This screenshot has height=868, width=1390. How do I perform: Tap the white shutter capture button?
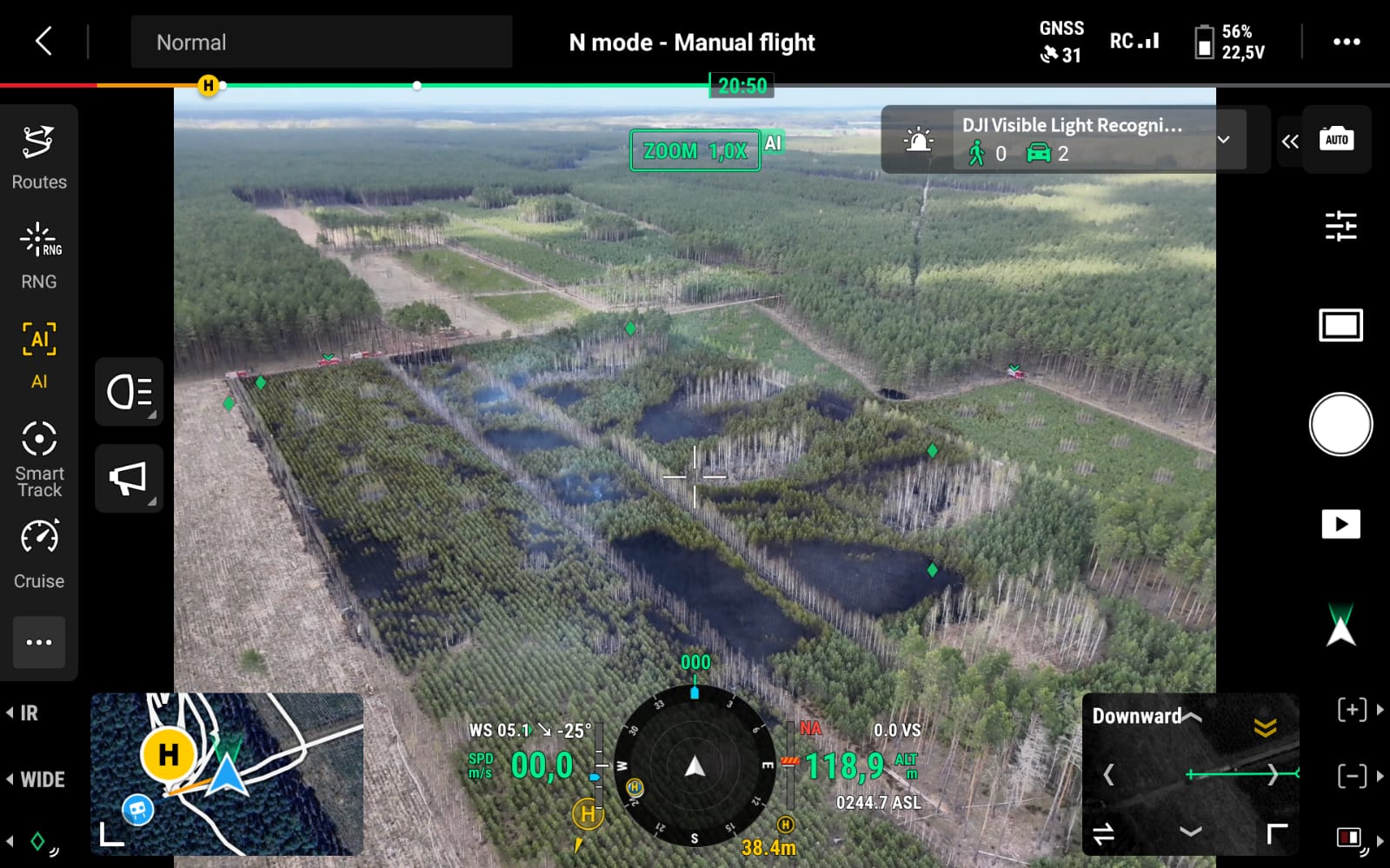click(x=1340, y=424)
